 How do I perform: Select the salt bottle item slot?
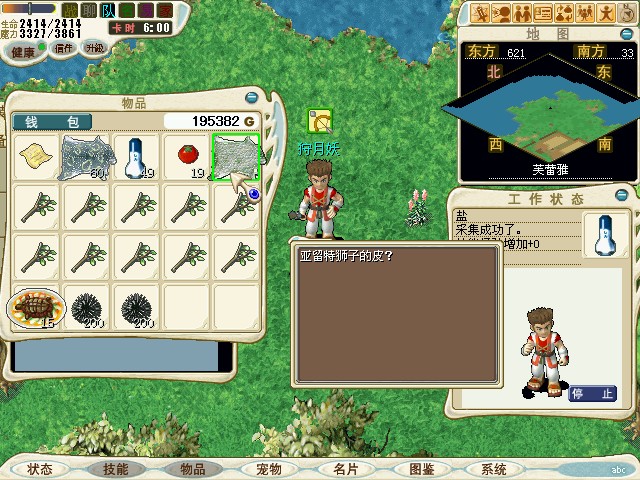(x=135, y=157)
